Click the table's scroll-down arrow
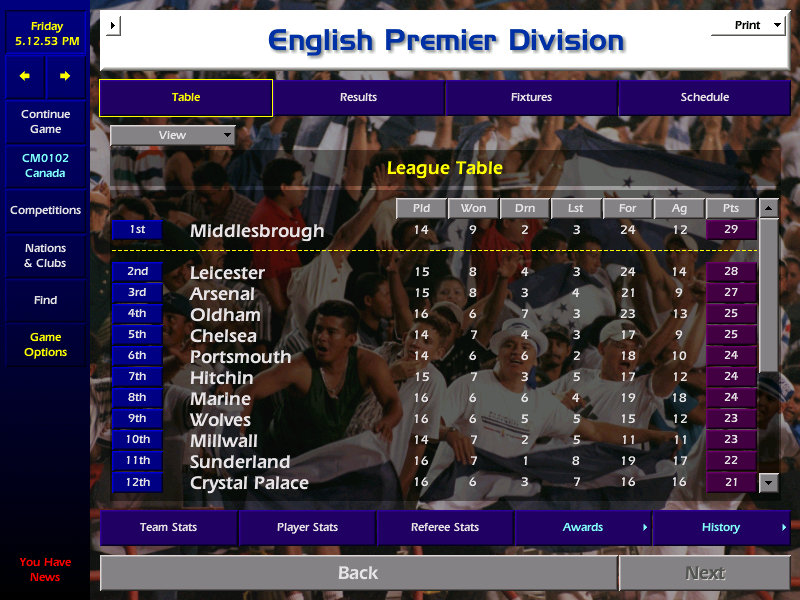Screen dimensions: 800x600 [x=768, y=483]
